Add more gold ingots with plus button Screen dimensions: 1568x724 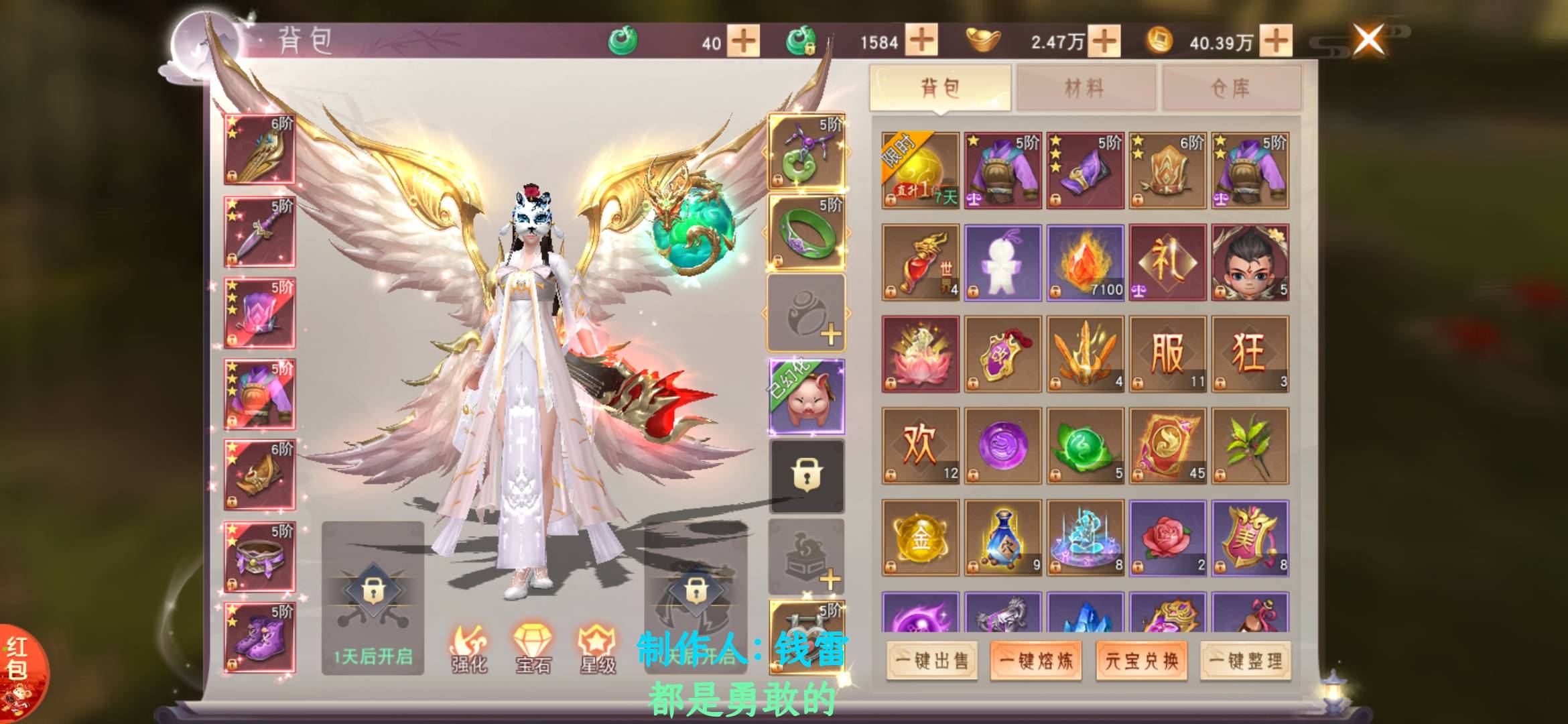pyautogui.click(x=1104, y=41)
